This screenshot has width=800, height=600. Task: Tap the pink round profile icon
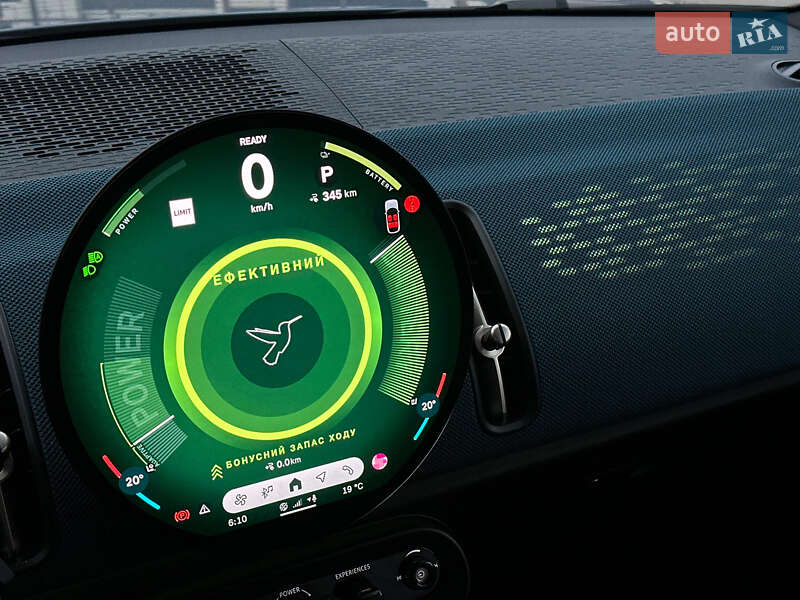[379, 461]
